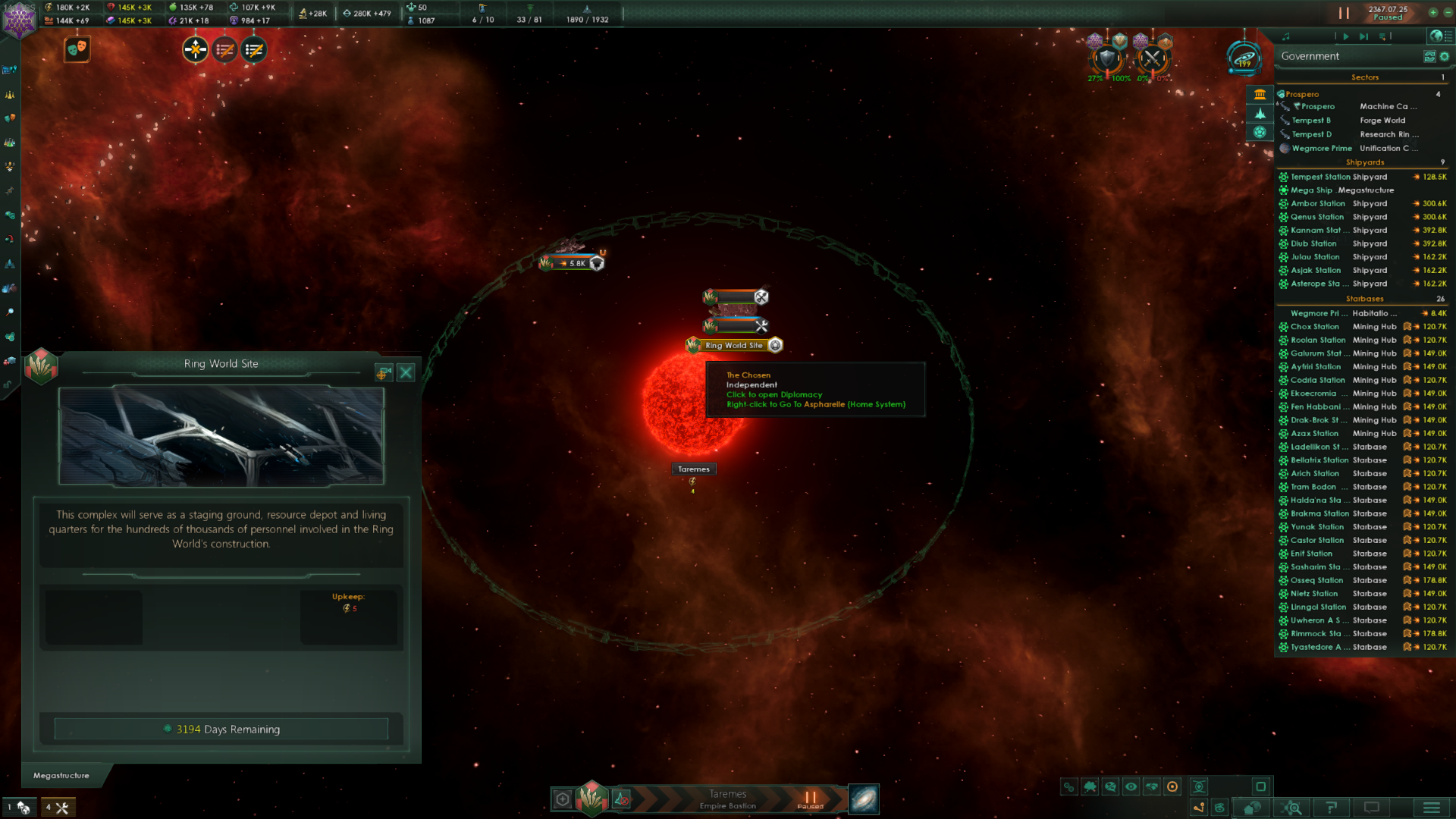This screenshot has width=1456, height=819.
Task: Switch to the galaxy map view
Action: [x=864, y=799]
